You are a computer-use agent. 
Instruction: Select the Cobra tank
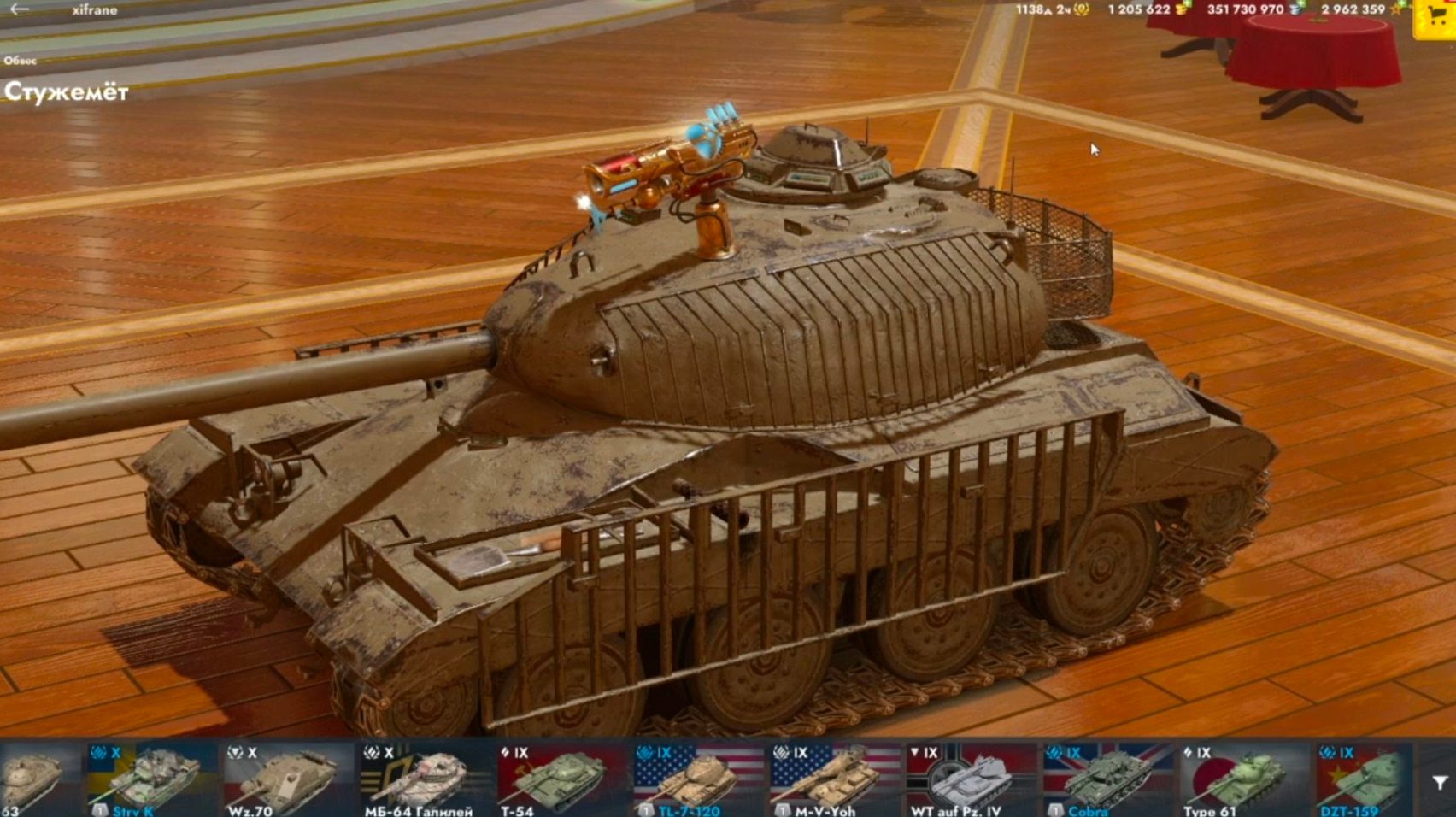(x=1107, y=779)
